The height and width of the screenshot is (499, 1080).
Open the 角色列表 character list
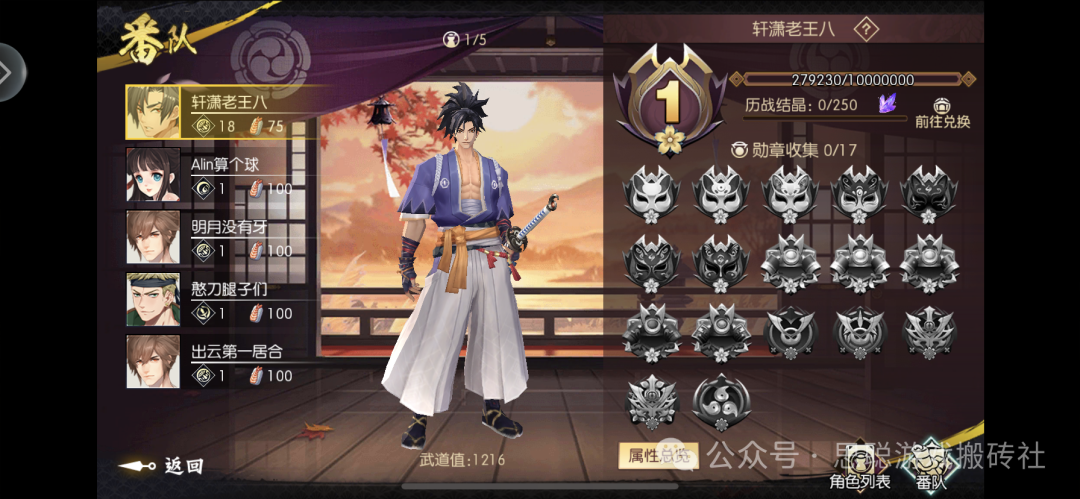[x=859, y=470]
